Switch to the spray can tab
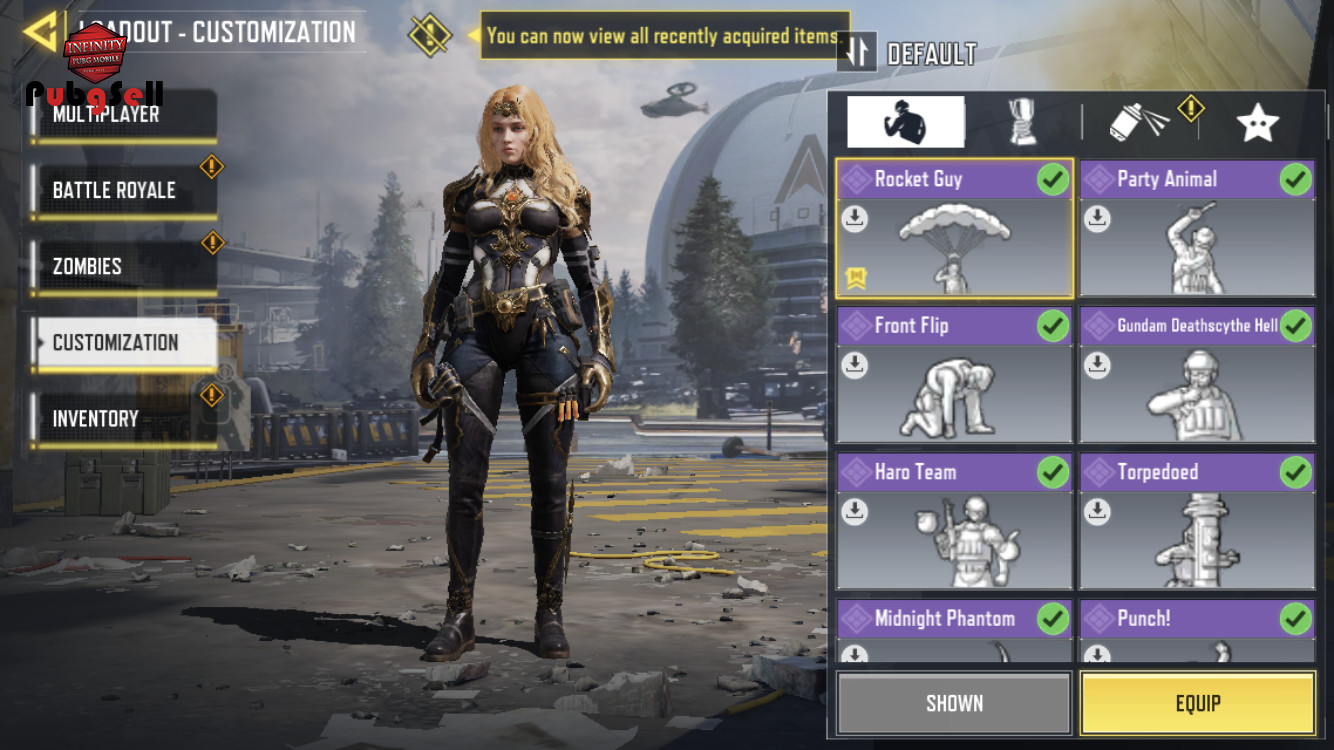Viewport: 1334px width, 750px height. click(x=1139, y=123)
